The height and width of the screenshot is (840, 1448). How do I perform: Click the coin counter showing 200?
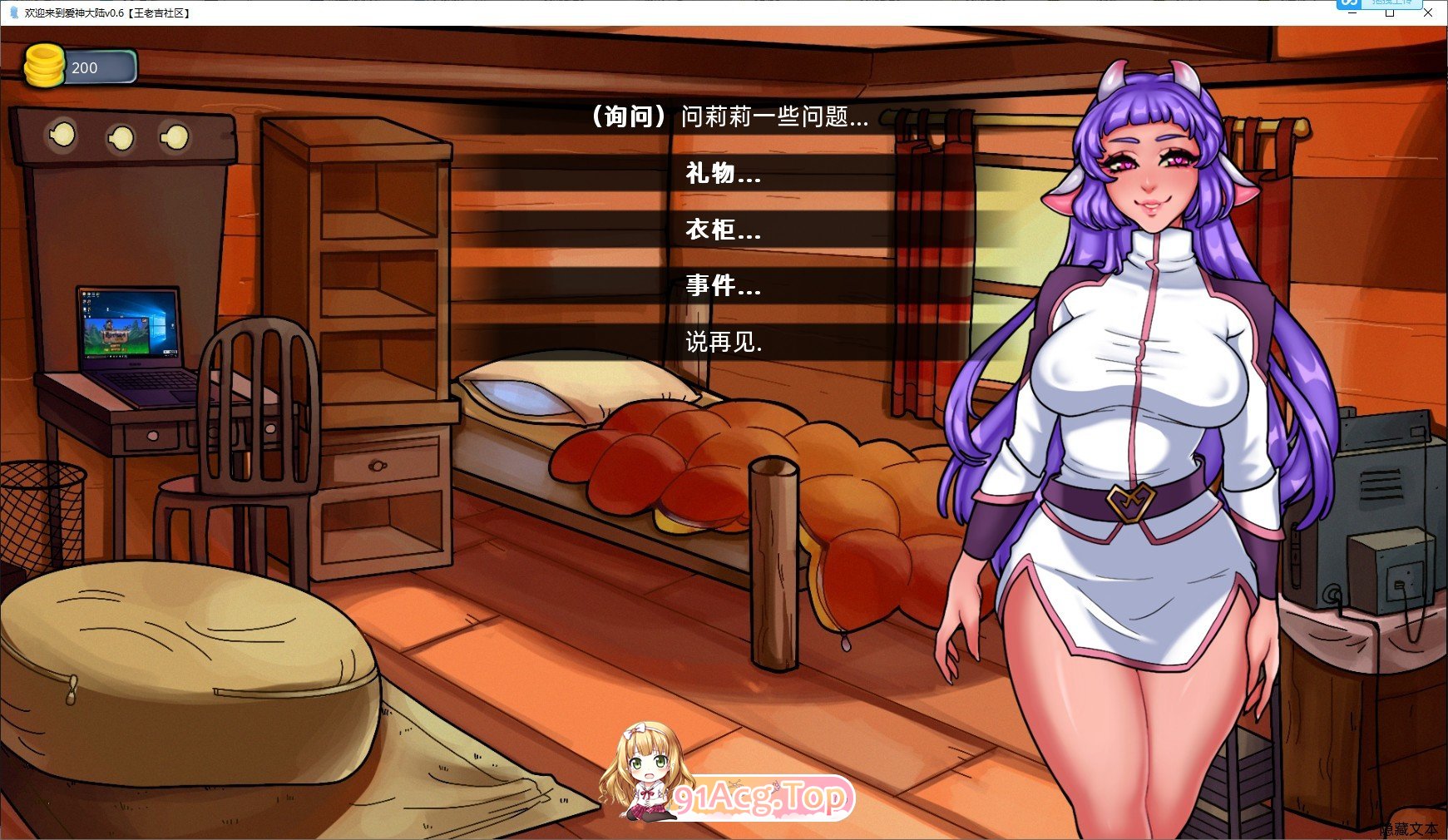pos(86,67)
